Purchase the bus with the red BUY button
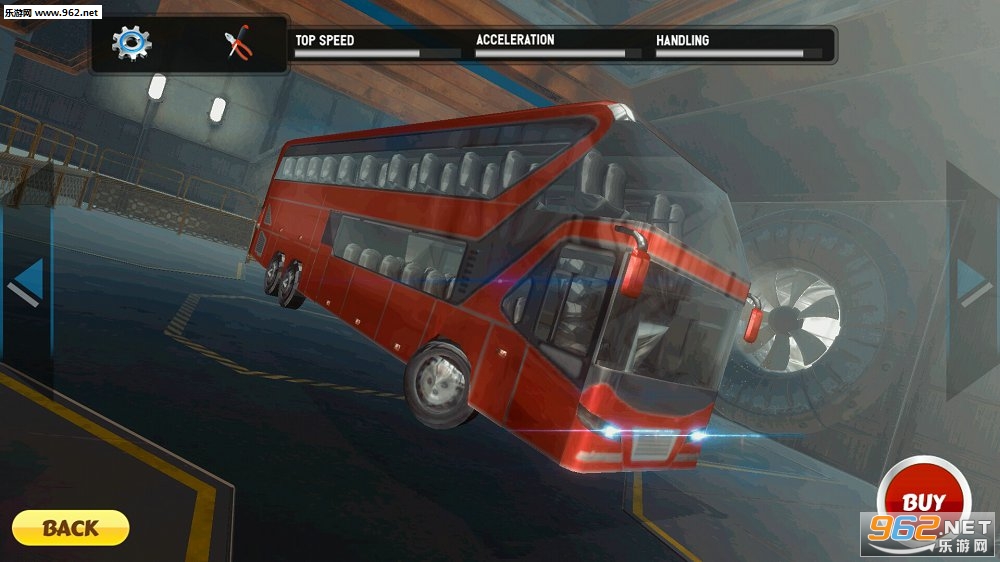 tap(924, 501)
